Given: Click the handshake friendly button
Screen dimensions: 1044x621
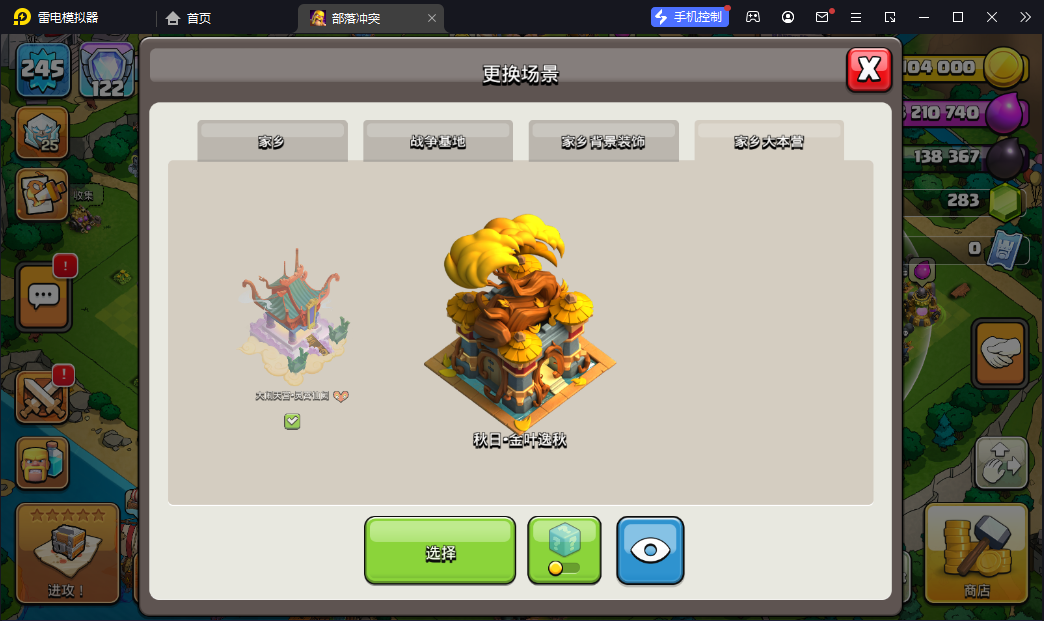Looking at the screenshot, I should click(x=999, y=352).
